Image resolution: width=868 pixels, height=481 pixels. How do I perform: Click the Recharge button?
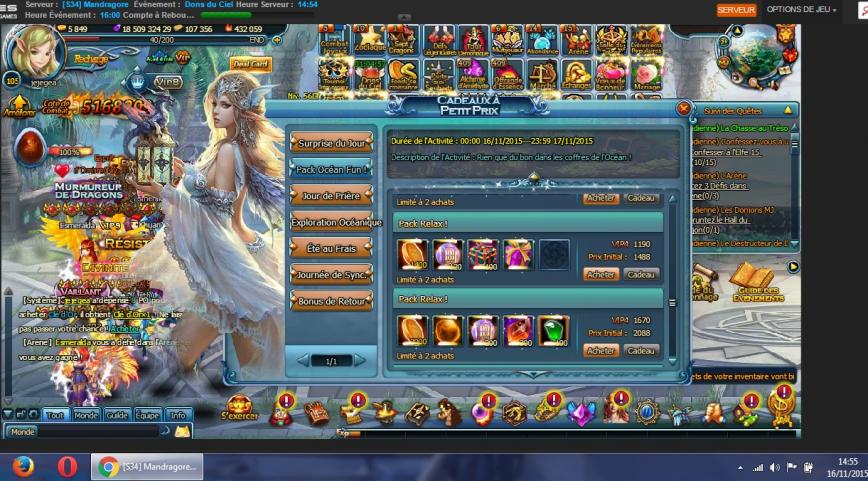coord(91,59)
